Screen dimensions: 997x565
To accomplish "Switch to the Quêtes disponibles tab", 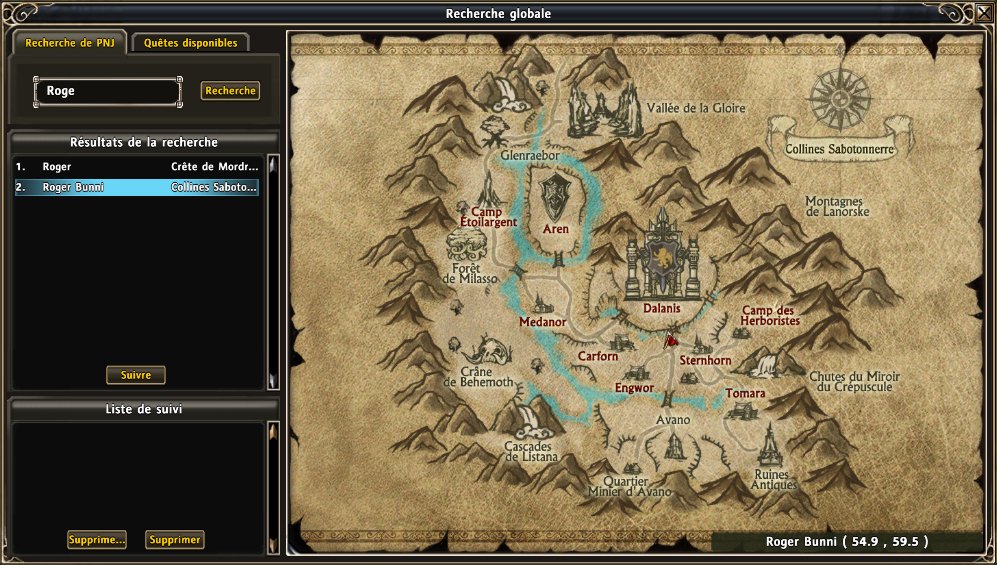I will coord(190,43).
